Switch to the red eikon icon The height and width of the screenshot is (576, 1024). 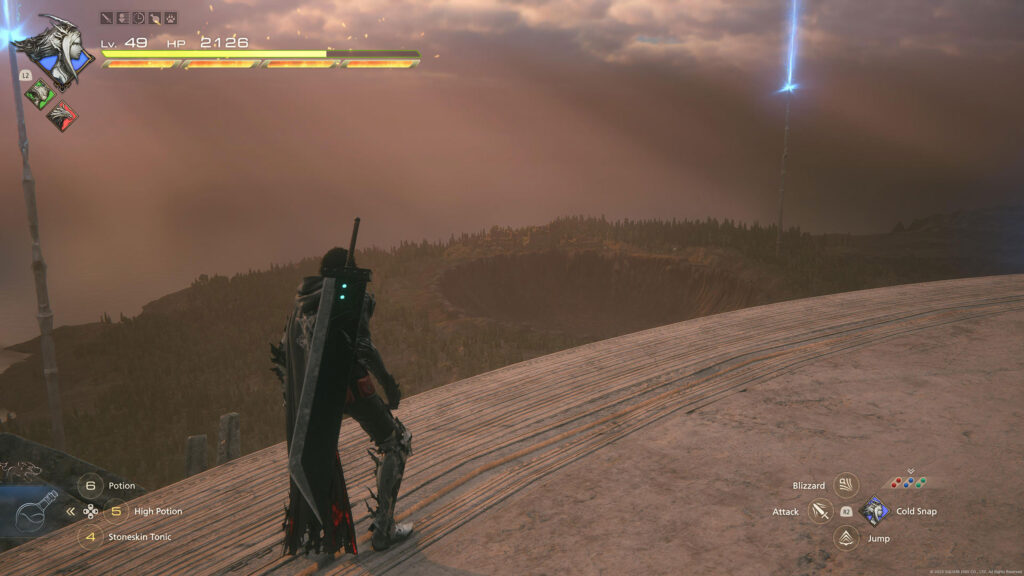[61, 116]
